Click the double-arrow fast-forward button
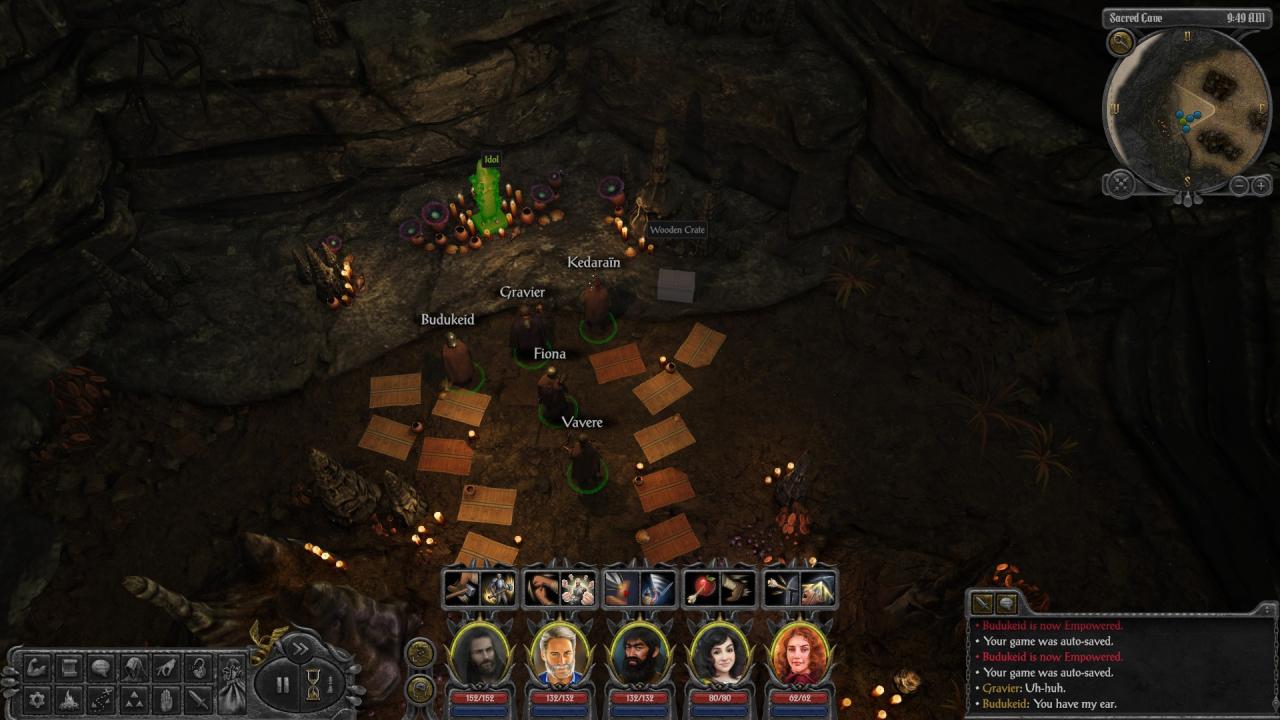This screenshot has height=720, width=1280. click(x=300, y=648)
